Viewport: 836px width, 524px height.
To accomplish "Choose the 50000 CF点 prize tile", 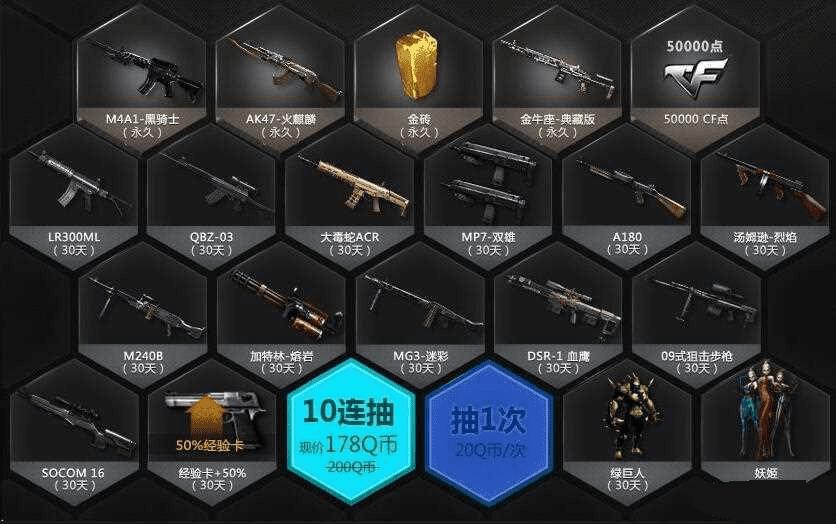I will pos(695,75).
